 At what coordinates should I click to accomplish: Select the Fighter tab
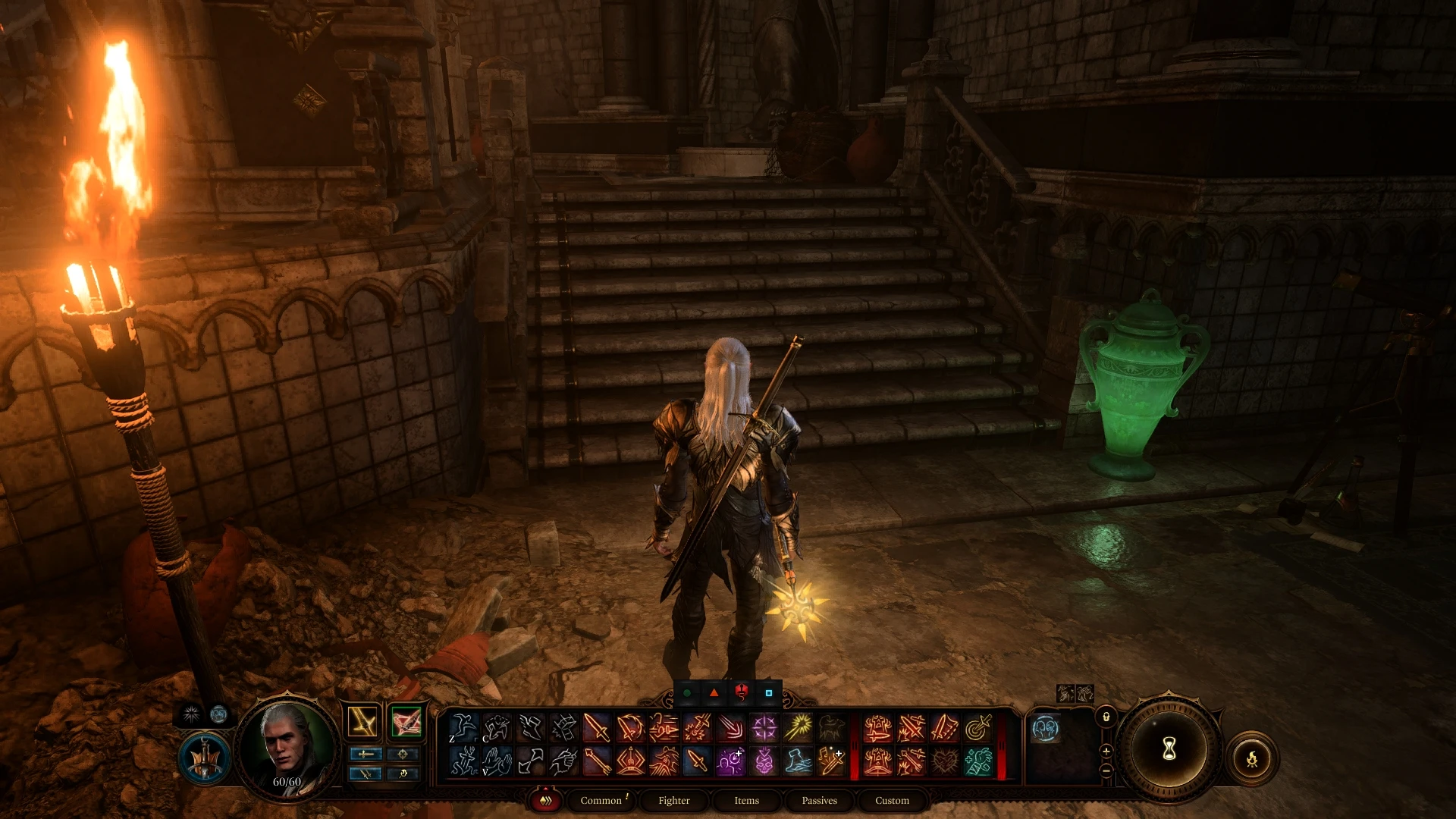[673, 800]
